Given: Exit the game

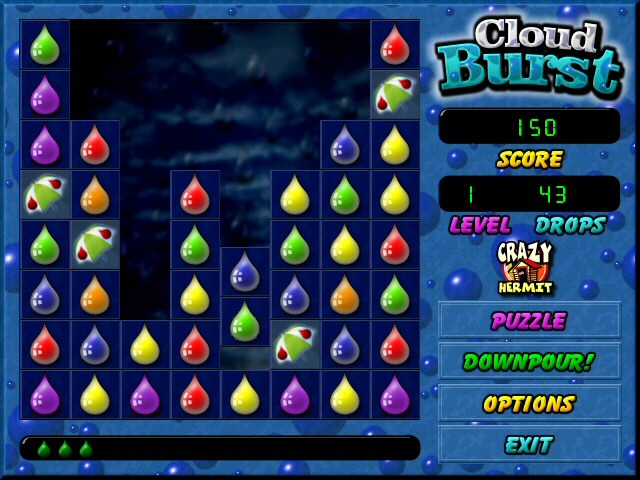Looking at the screenshot, I should (529, 444).
